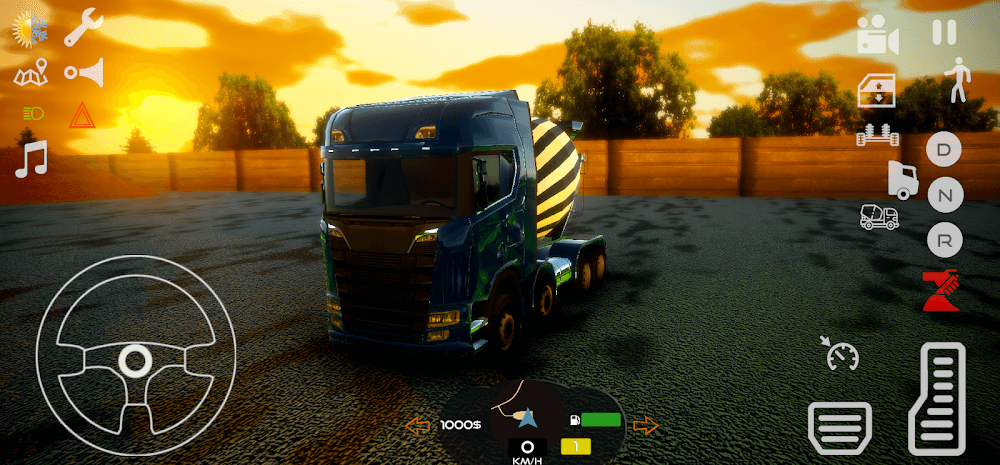Image resolution: width=1000 pixels, height=465 pixels.
Task: Activate the left turn signal arrow
Action: click(x=417, y=426)
